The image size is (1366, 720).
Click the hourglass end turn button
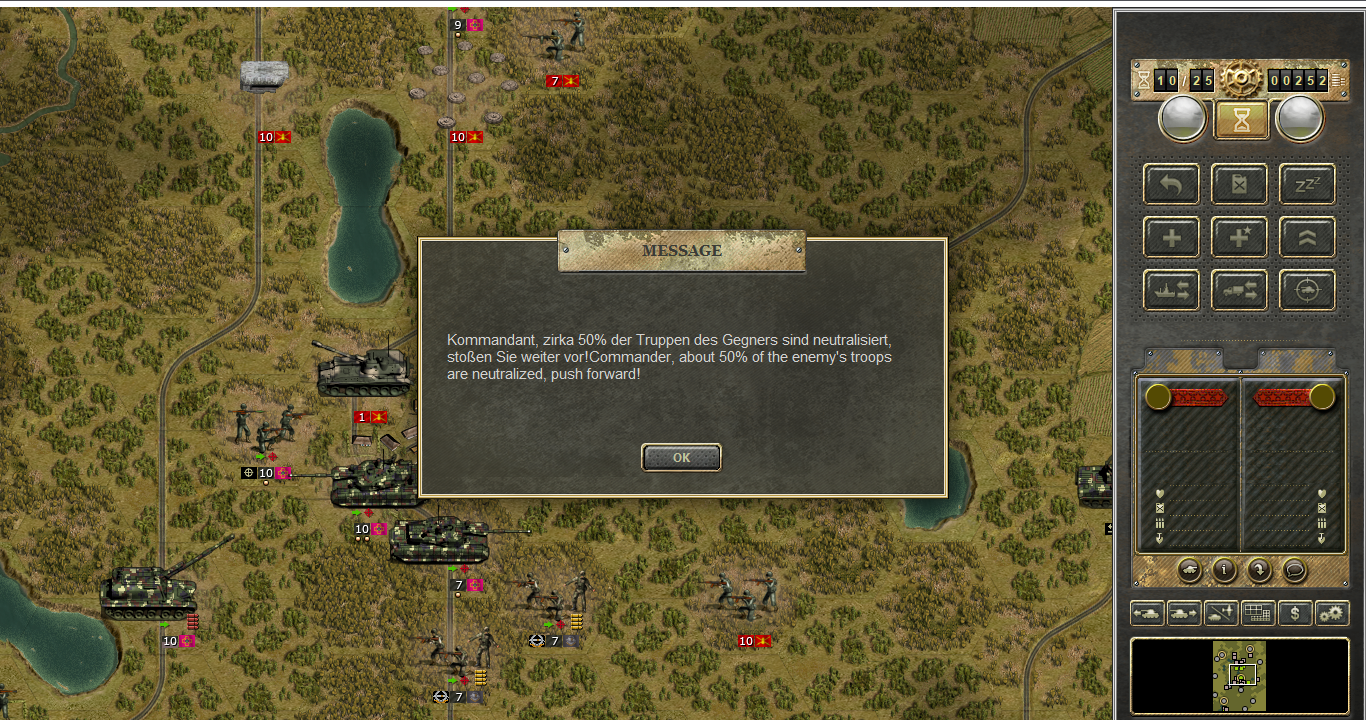tap(1241, 120)
